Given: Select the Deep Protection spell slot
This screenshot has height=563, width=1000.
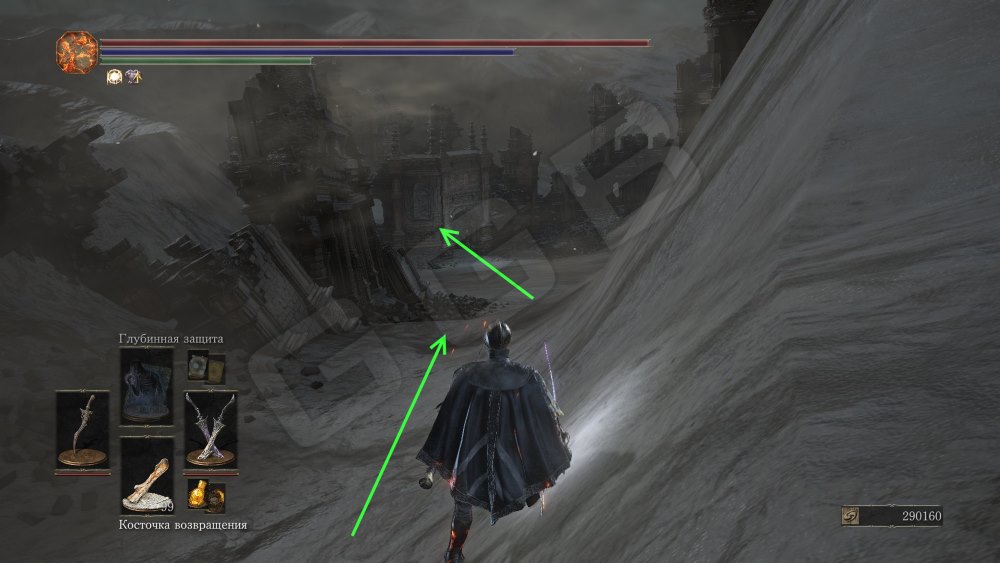Looking at the screenshot, I should click(x=146, y=388).
